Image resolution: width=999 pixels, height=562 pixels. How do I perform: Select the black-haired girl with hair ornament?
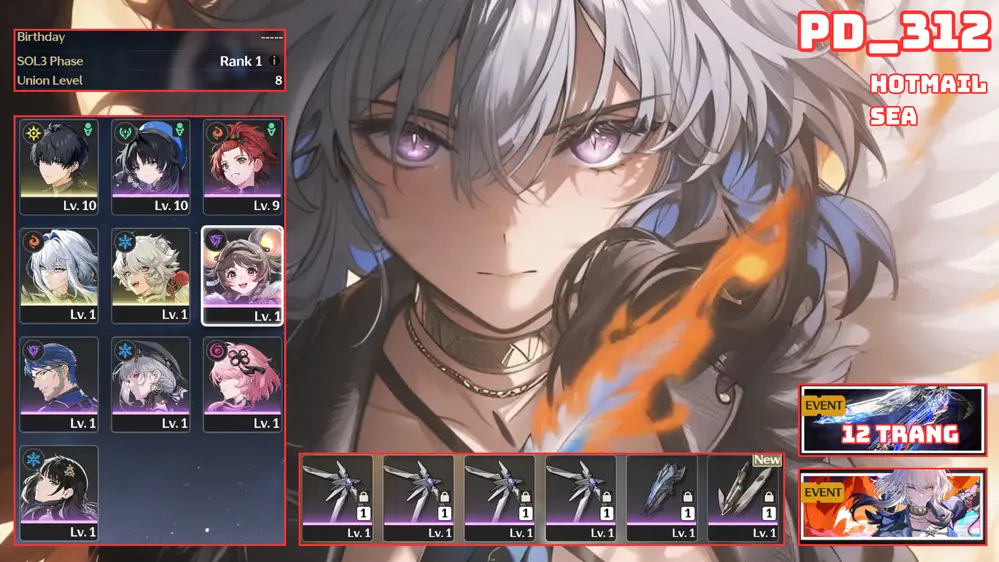(60, 494)
